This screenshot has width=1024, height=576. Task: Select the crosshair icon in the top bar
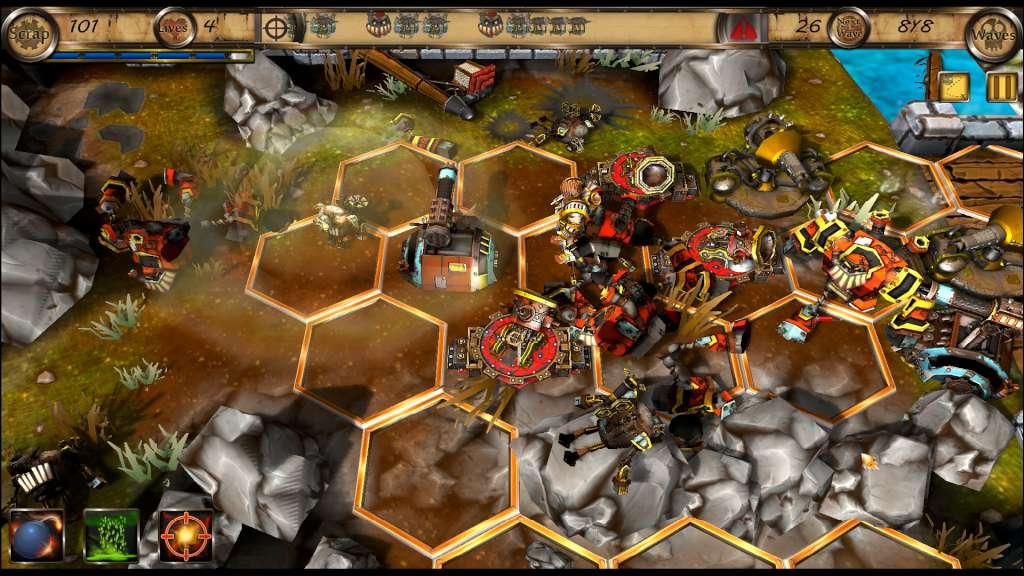coord(277,28)
